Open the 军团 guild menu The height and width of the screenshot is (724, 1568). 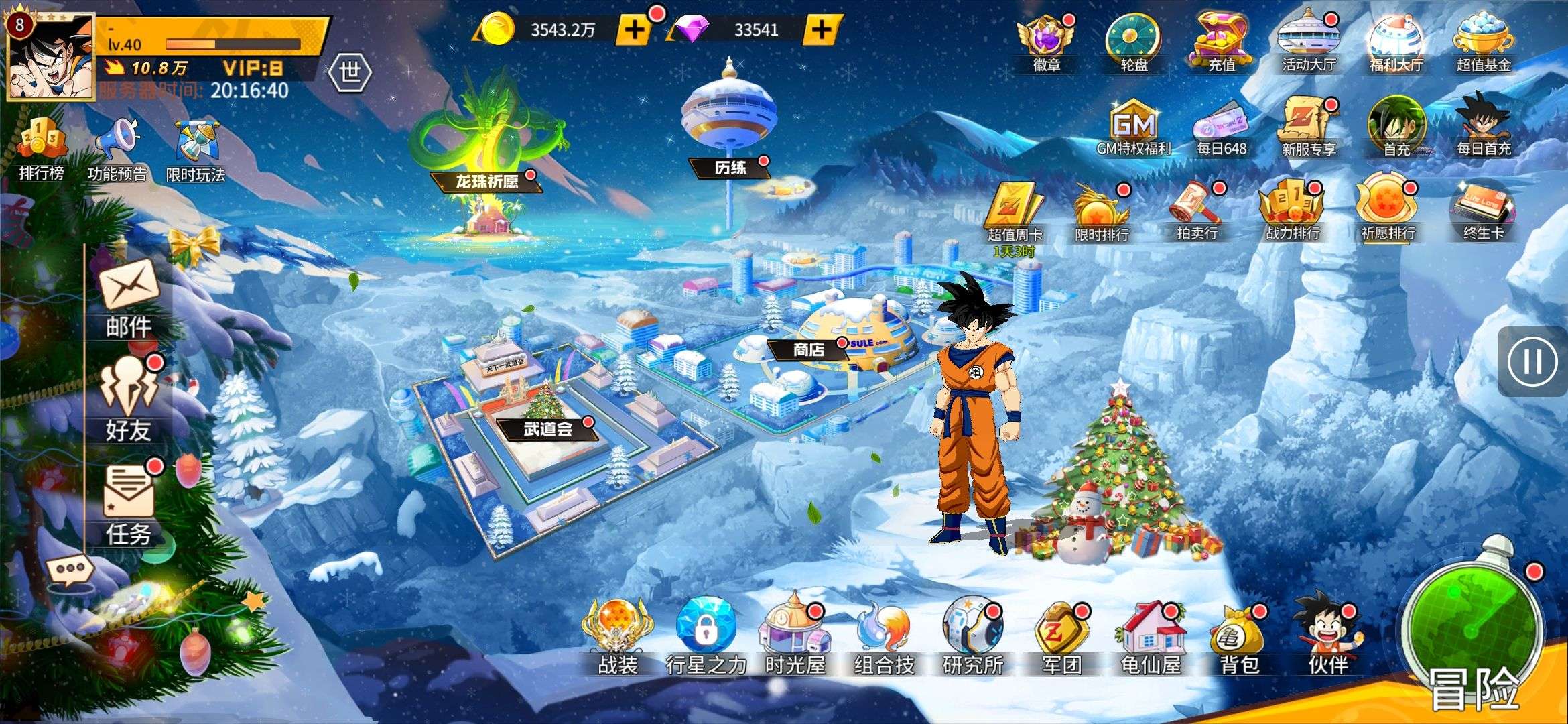1061,638
